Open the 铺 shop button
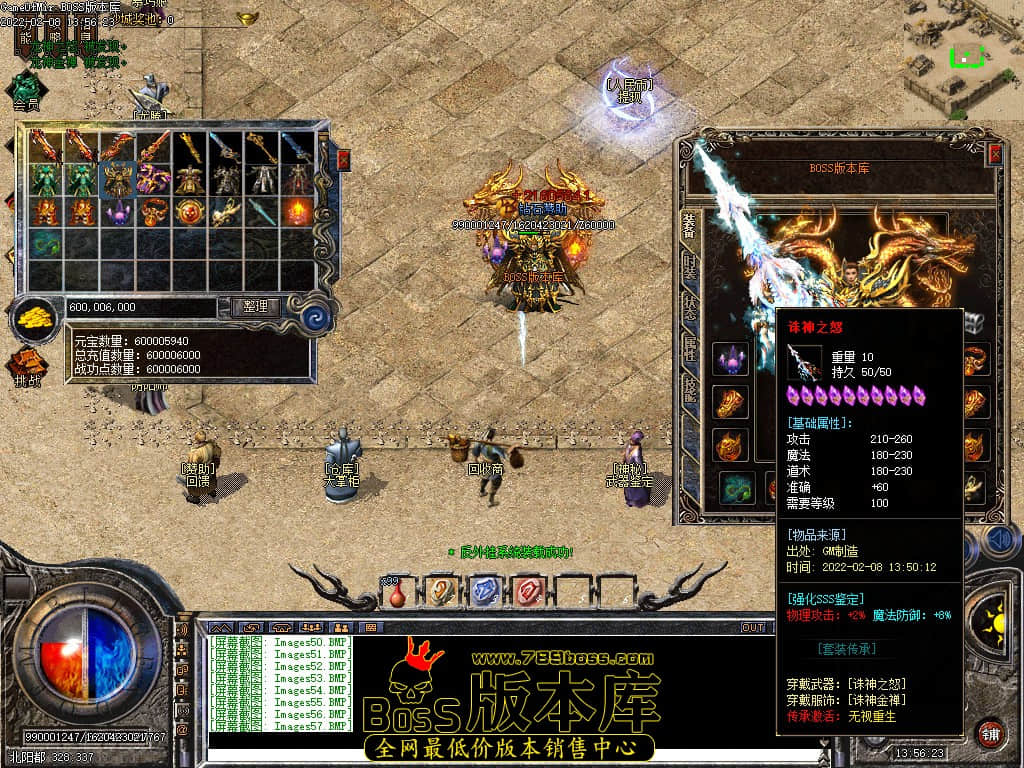Viewport: 1024px width, 768px height. [x=990, y=733]
